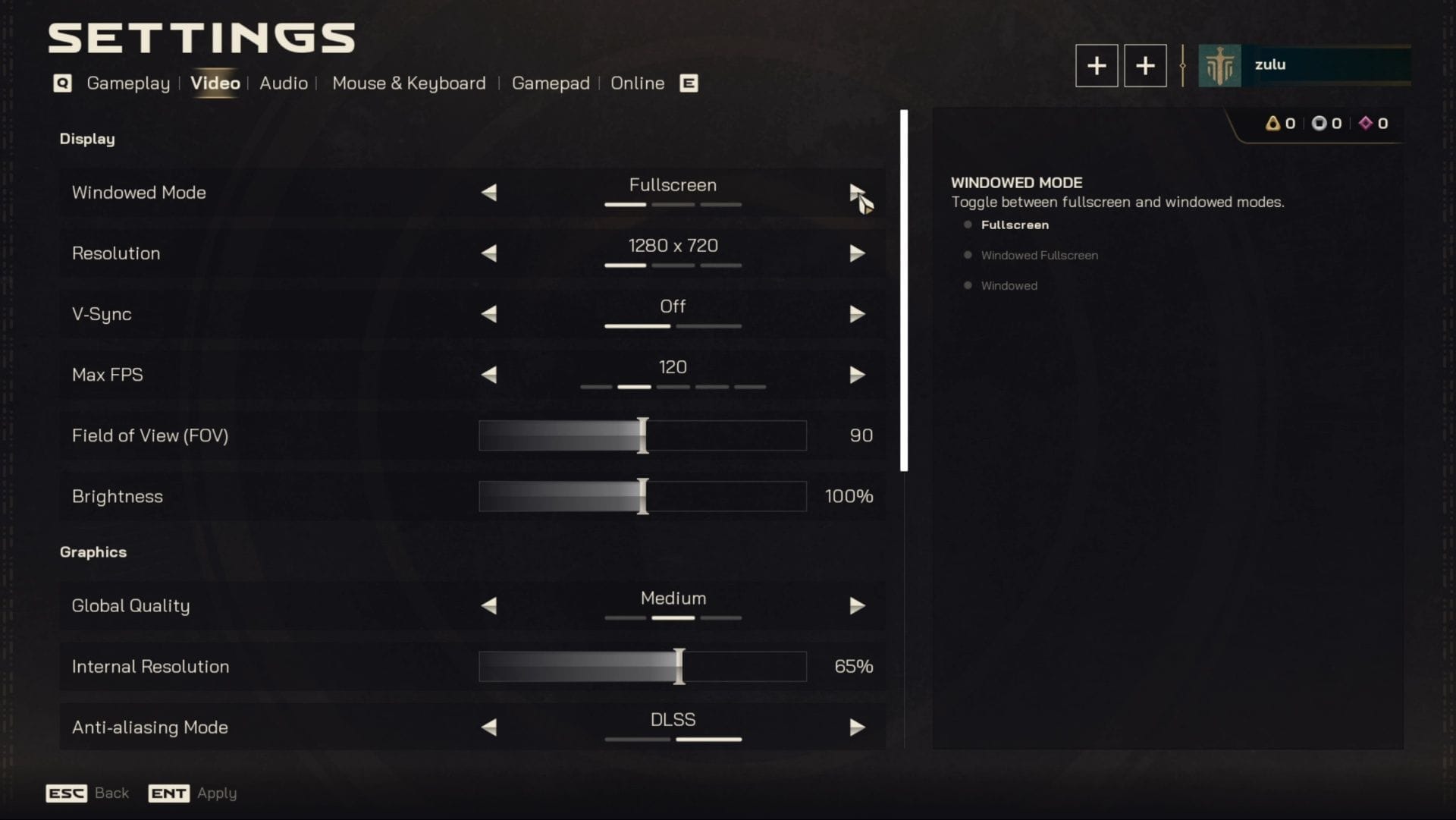Click Back at the bottom left

(111, 793)
